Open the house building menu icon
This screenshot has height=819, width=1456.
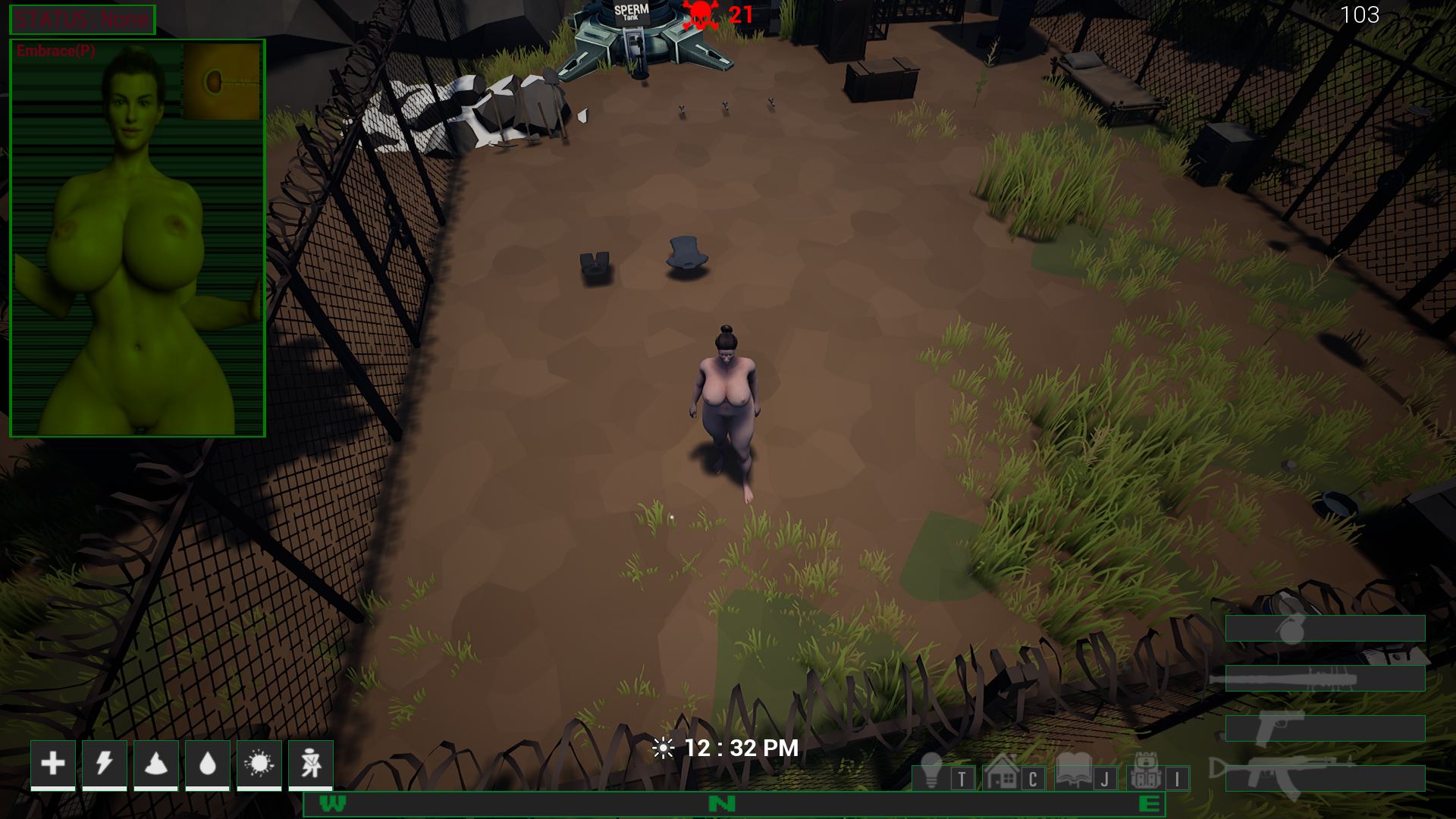(1002, 772)
